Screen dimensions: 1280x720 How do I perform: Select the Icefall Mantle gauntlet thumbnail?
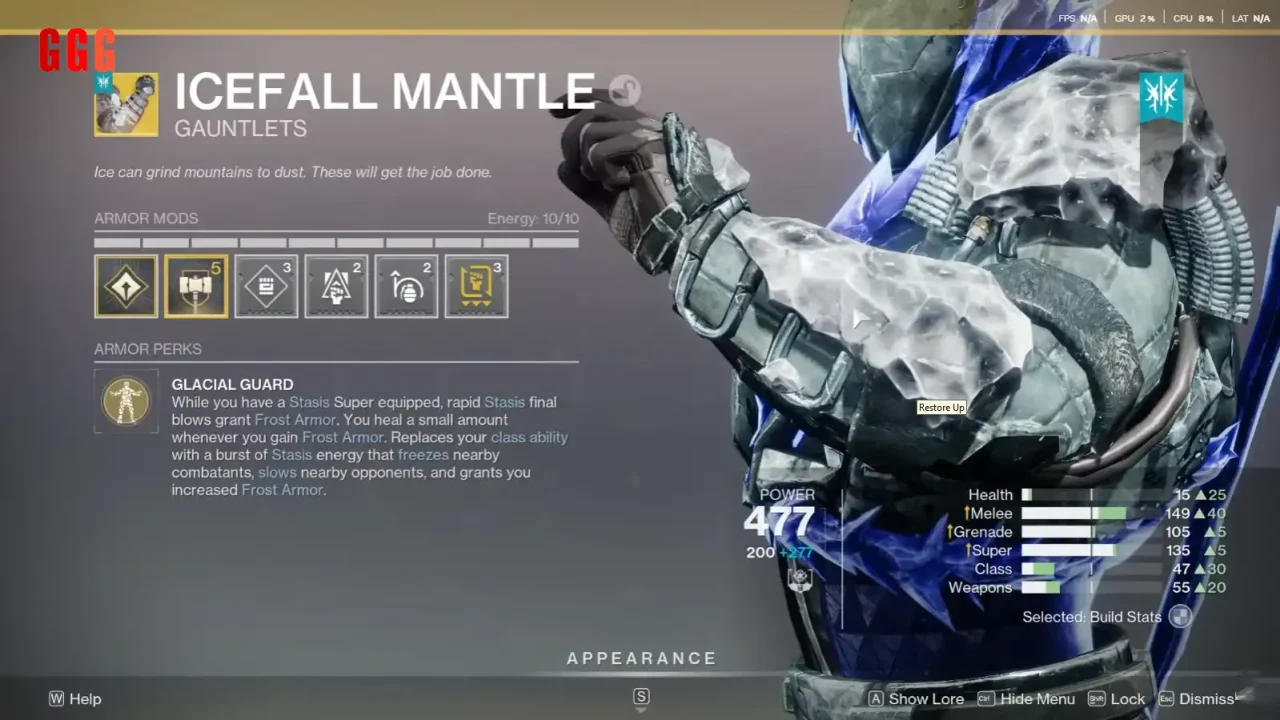click(126, 104)
